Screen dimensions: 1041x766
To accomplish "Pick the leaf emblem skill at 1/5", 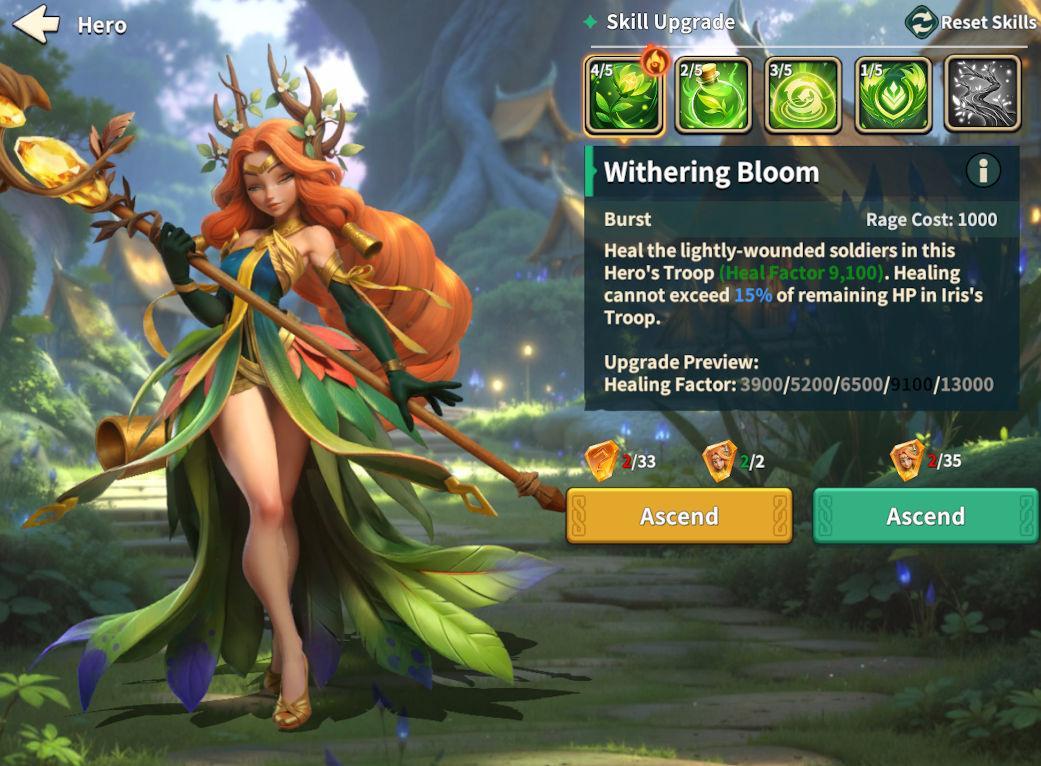I will tap(893, 95).
